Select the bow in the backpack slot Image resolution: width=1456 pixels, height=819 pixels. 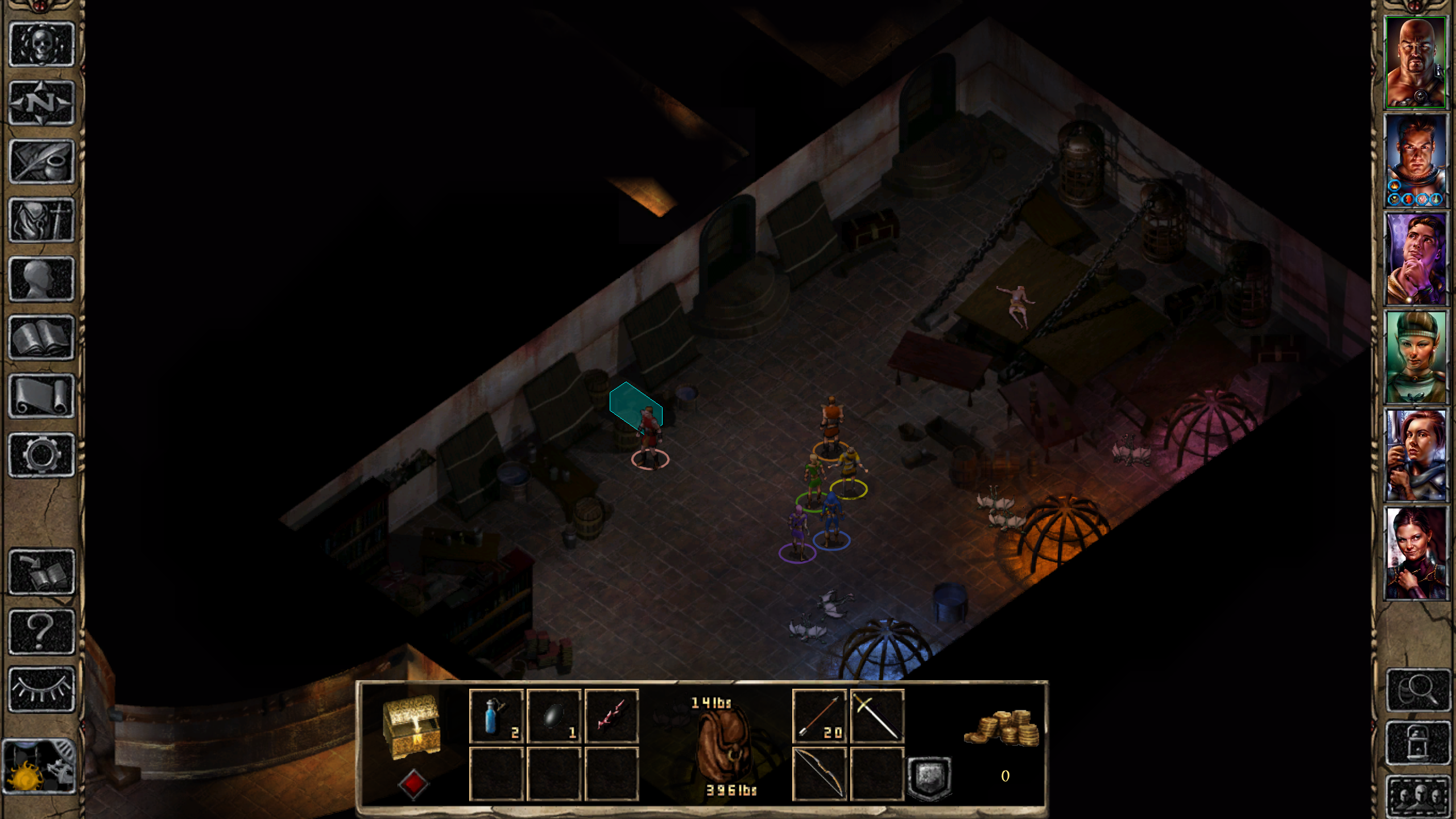819,773
